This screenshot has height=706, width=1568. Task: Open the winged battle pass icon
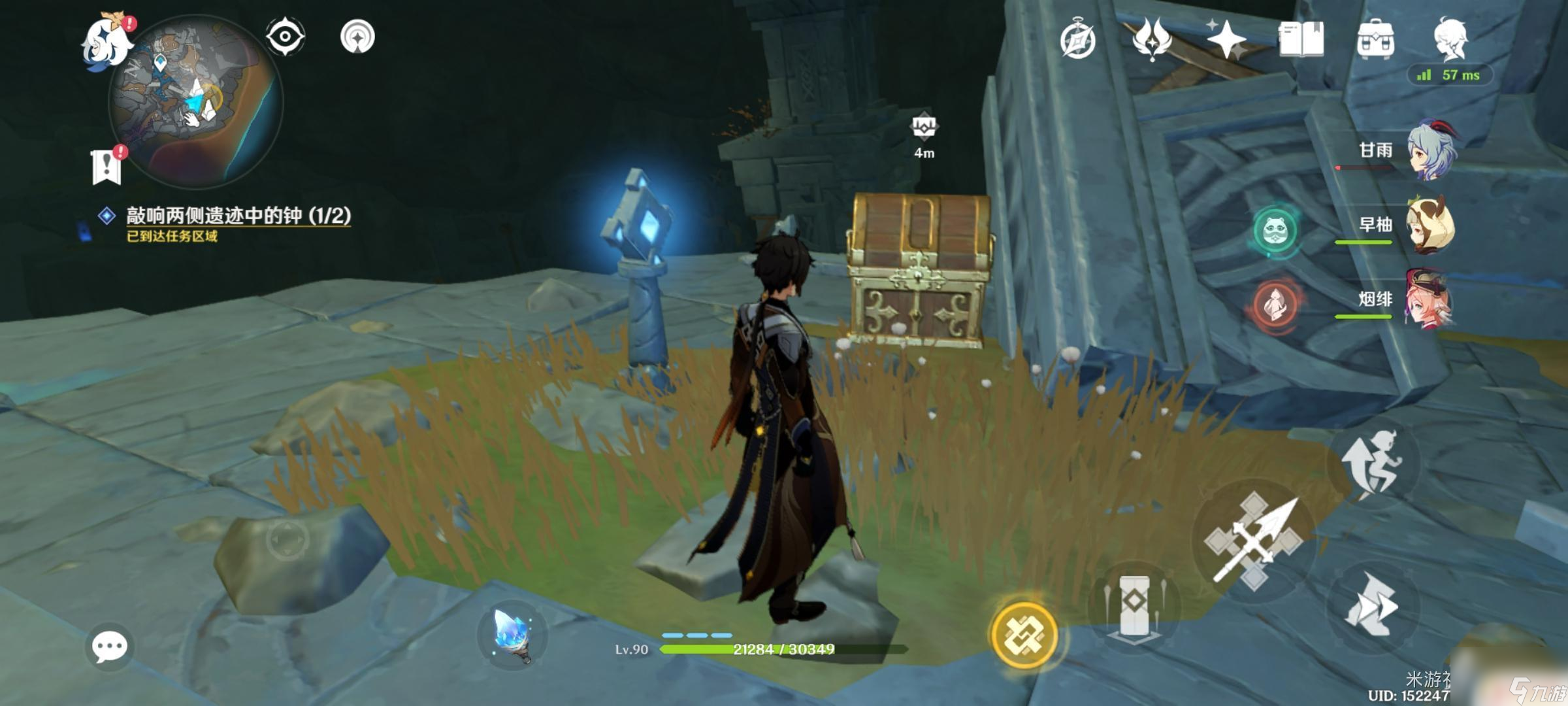point(1151,39)
